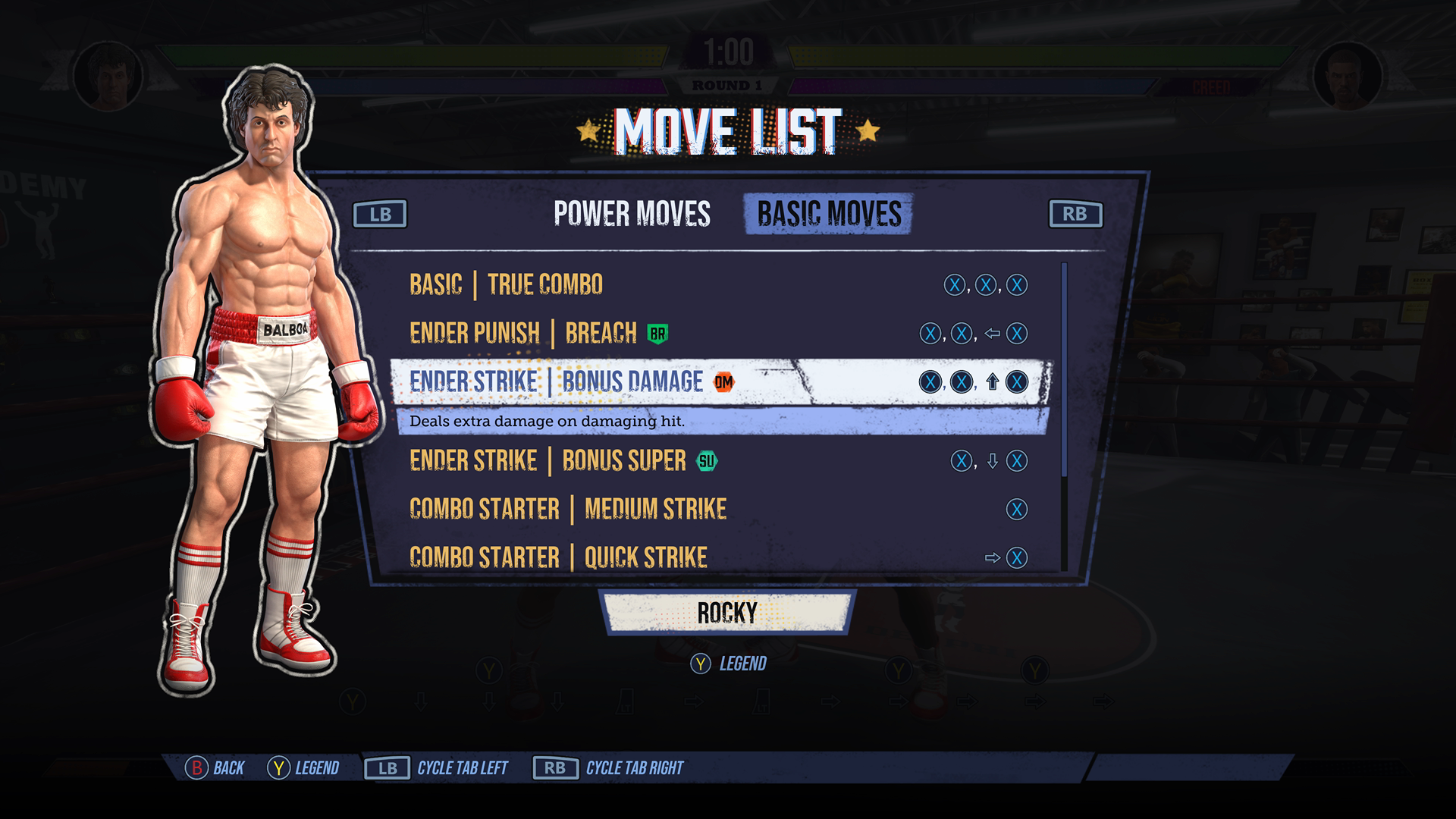The width and height of the screenshot is (1456, 819).
Task: Cycle tab left in the footer
Action: point(436,768)
